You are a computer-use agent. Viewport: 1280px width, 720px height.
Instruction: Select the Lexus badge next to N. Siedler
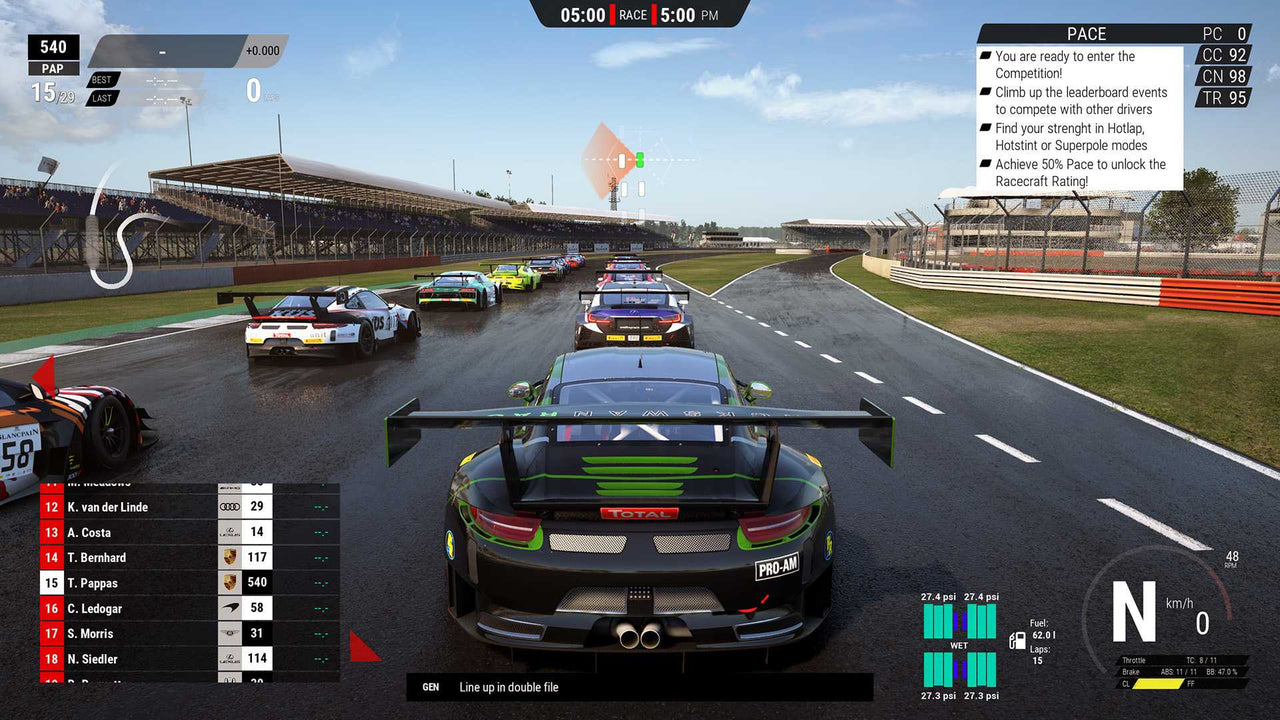(228, 658)
